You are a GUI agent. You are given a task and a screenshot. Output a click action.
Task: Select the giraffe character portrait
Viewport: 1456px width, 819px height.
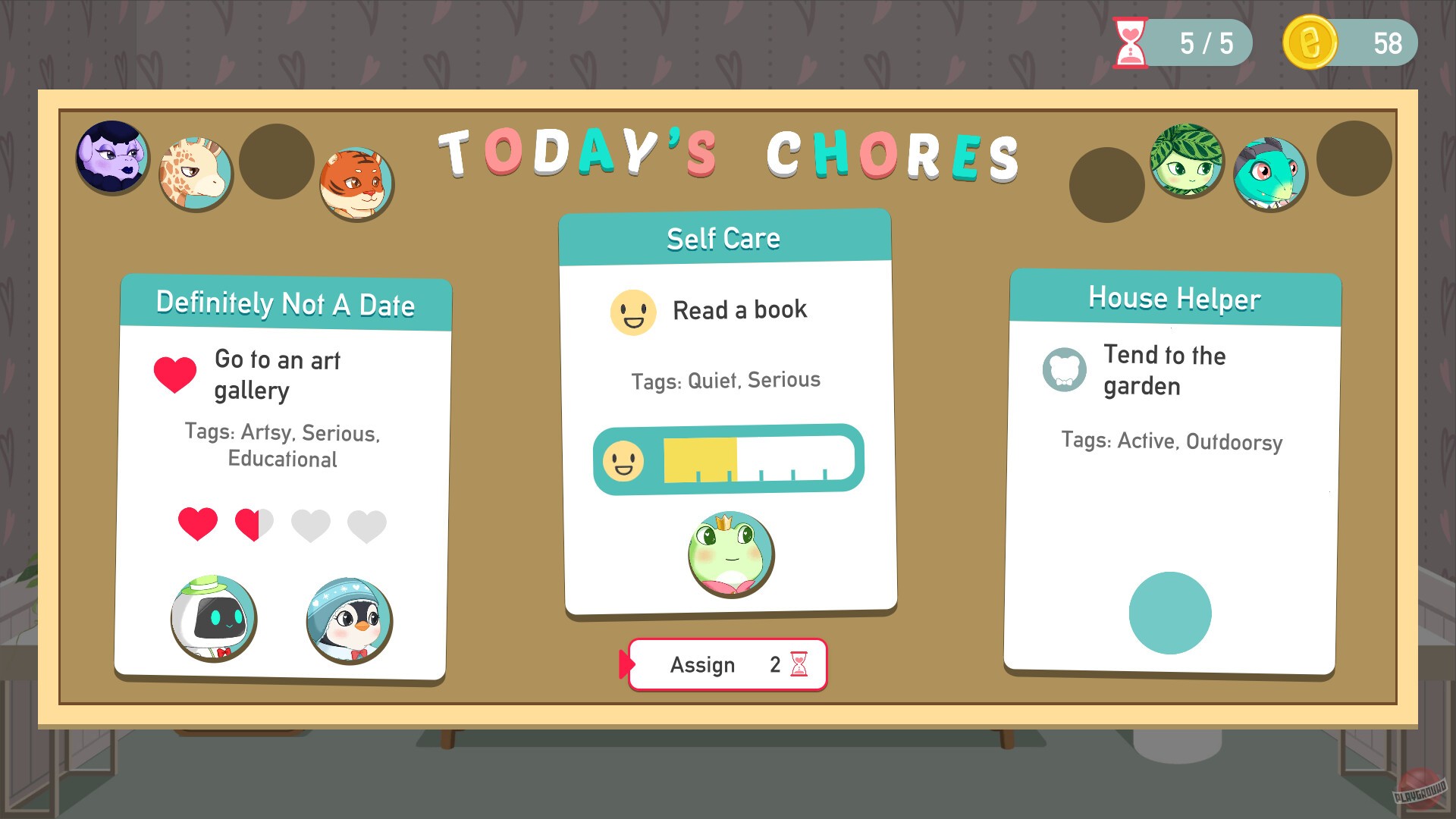[196, 174]
